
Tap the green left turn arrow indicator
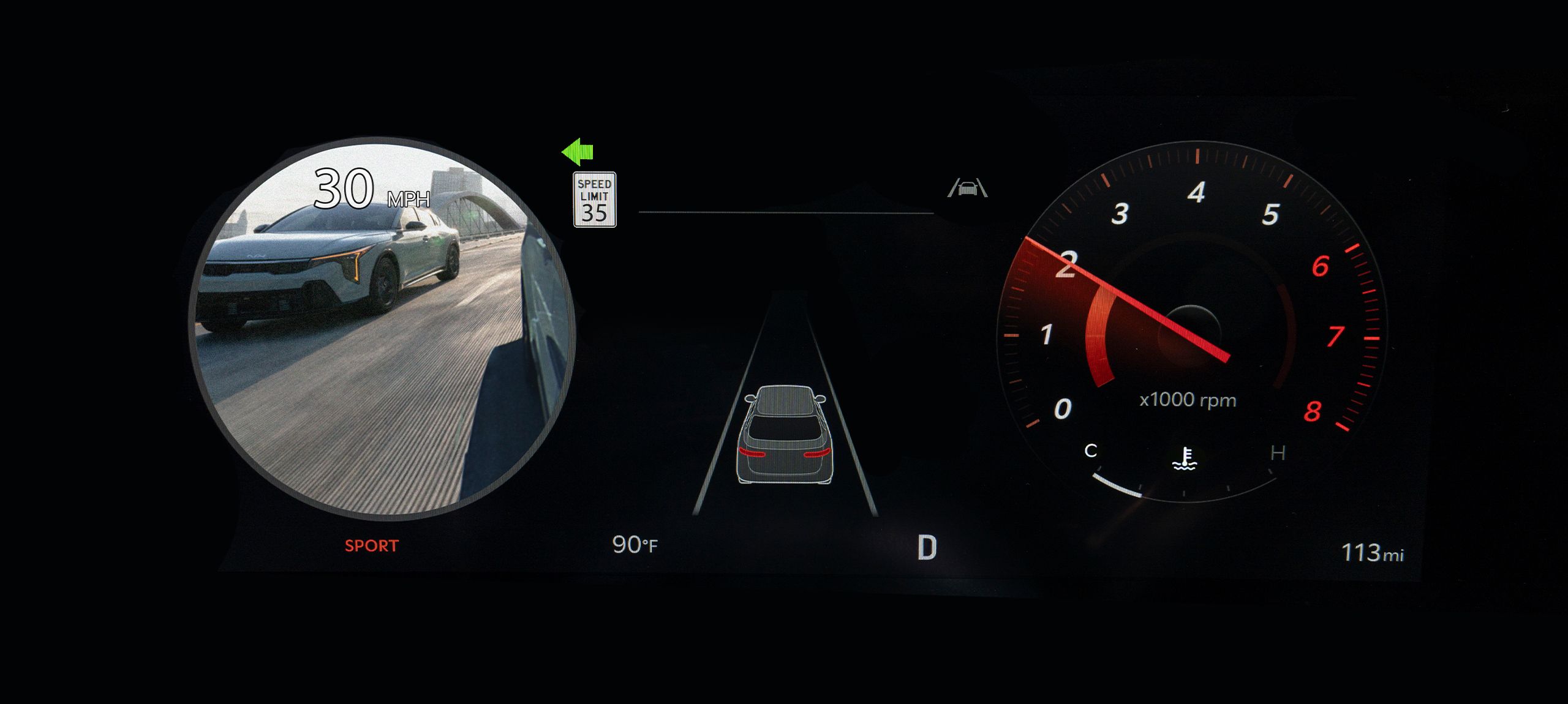(x=576, y=152)
